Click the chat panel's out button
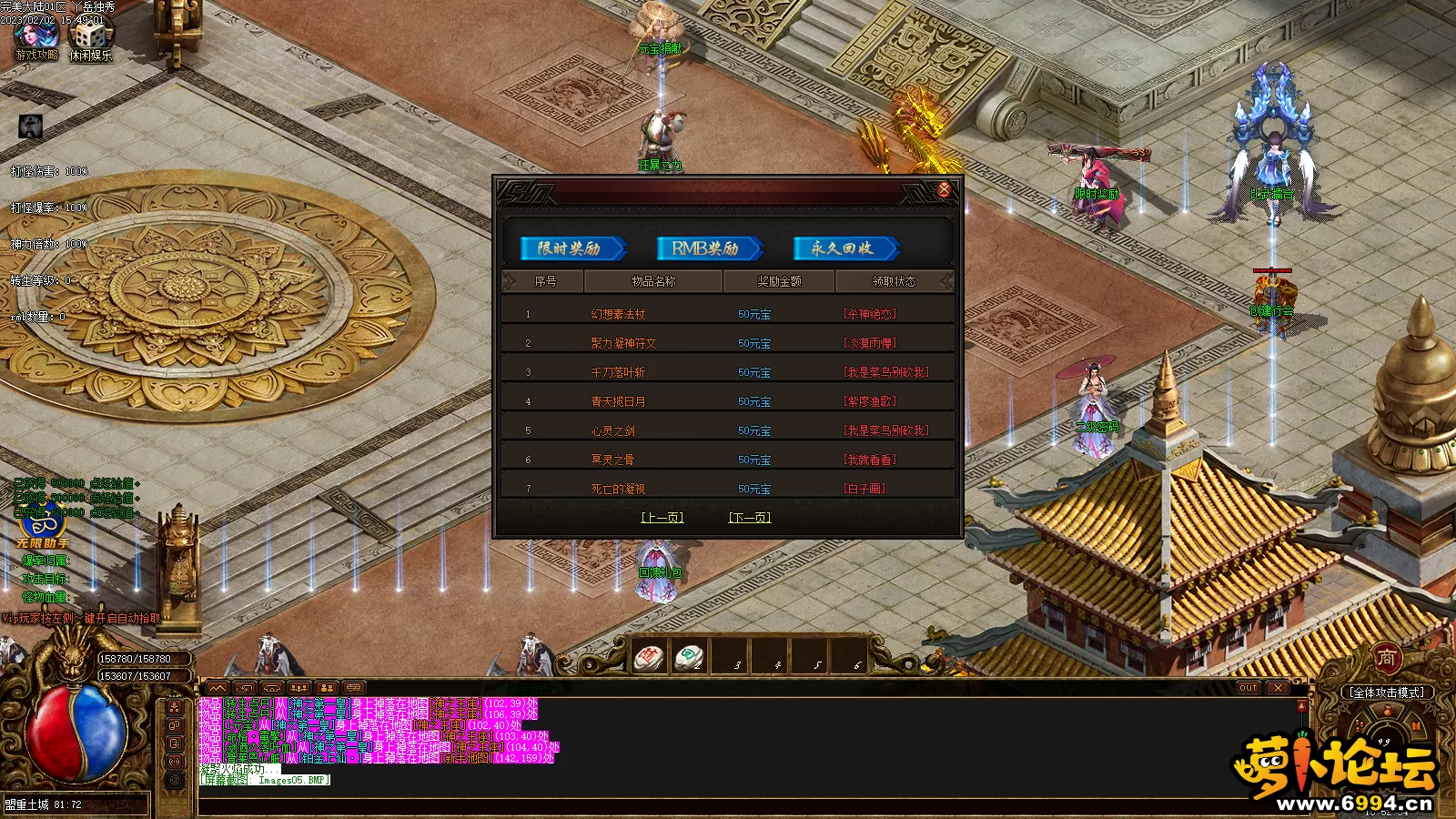The image size is (1456, 819). (x=1248, y=688)
